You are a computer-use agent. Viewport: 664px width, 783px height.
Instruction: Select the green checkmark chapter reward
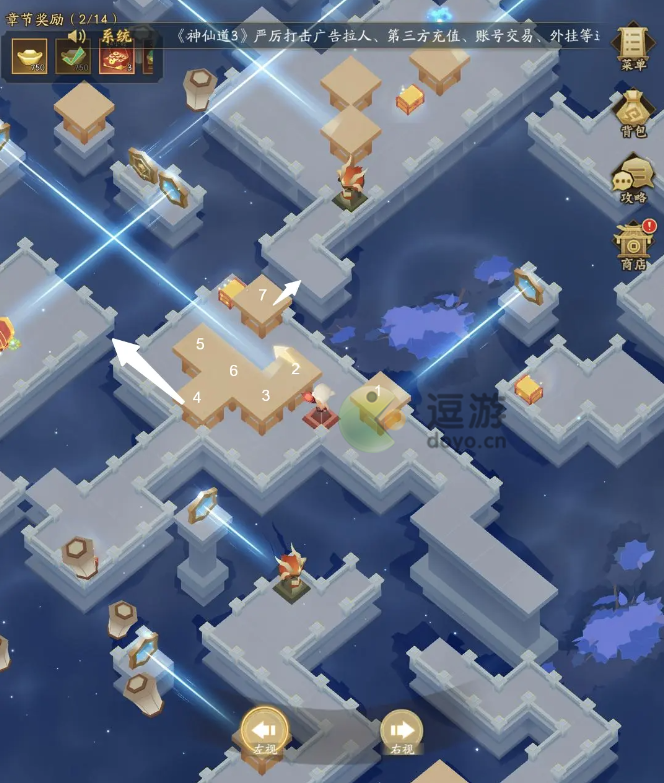coord(73,57)
